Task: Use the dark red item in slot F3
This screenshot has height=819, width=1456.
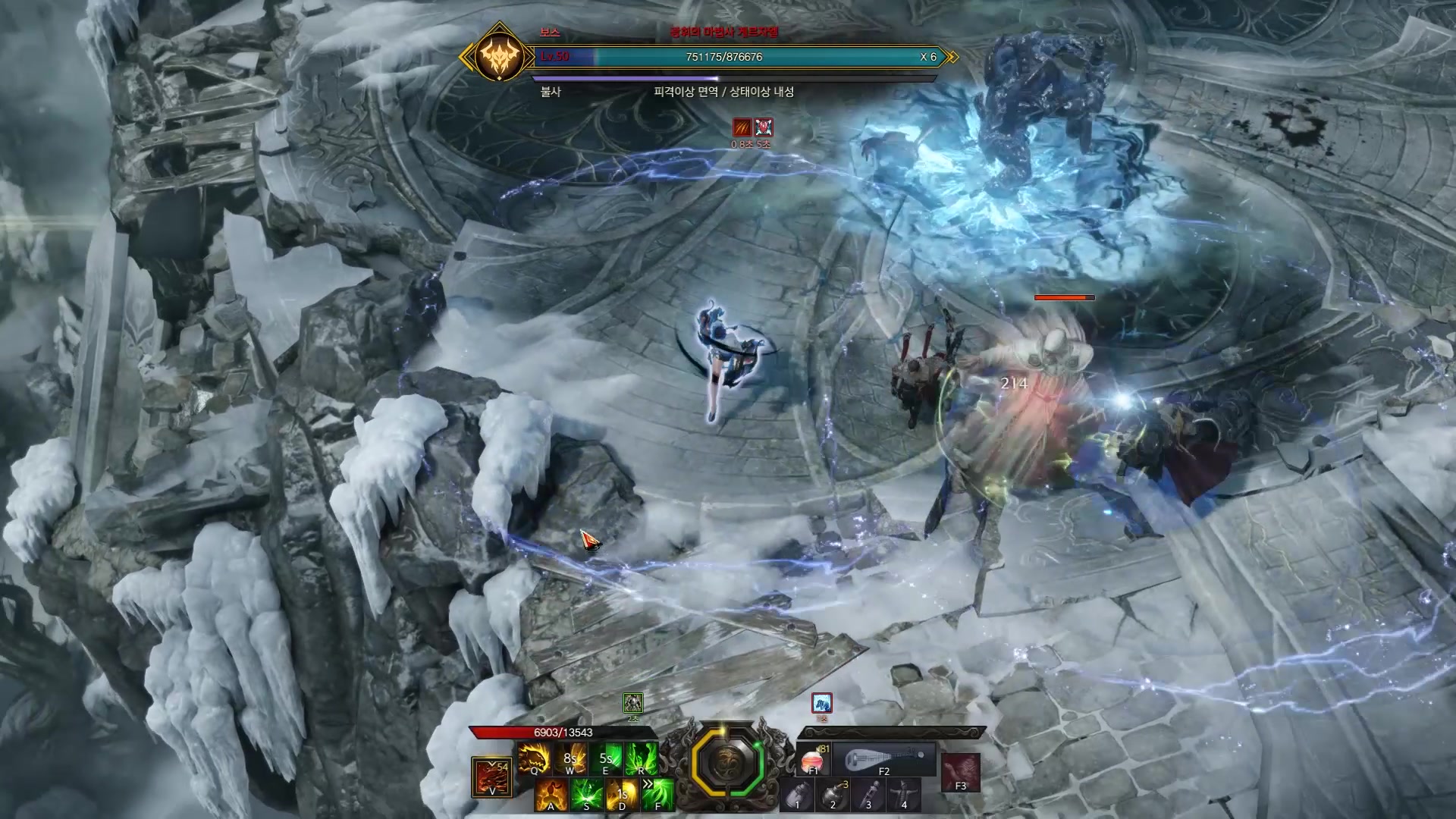Action: tap(960, 772)
